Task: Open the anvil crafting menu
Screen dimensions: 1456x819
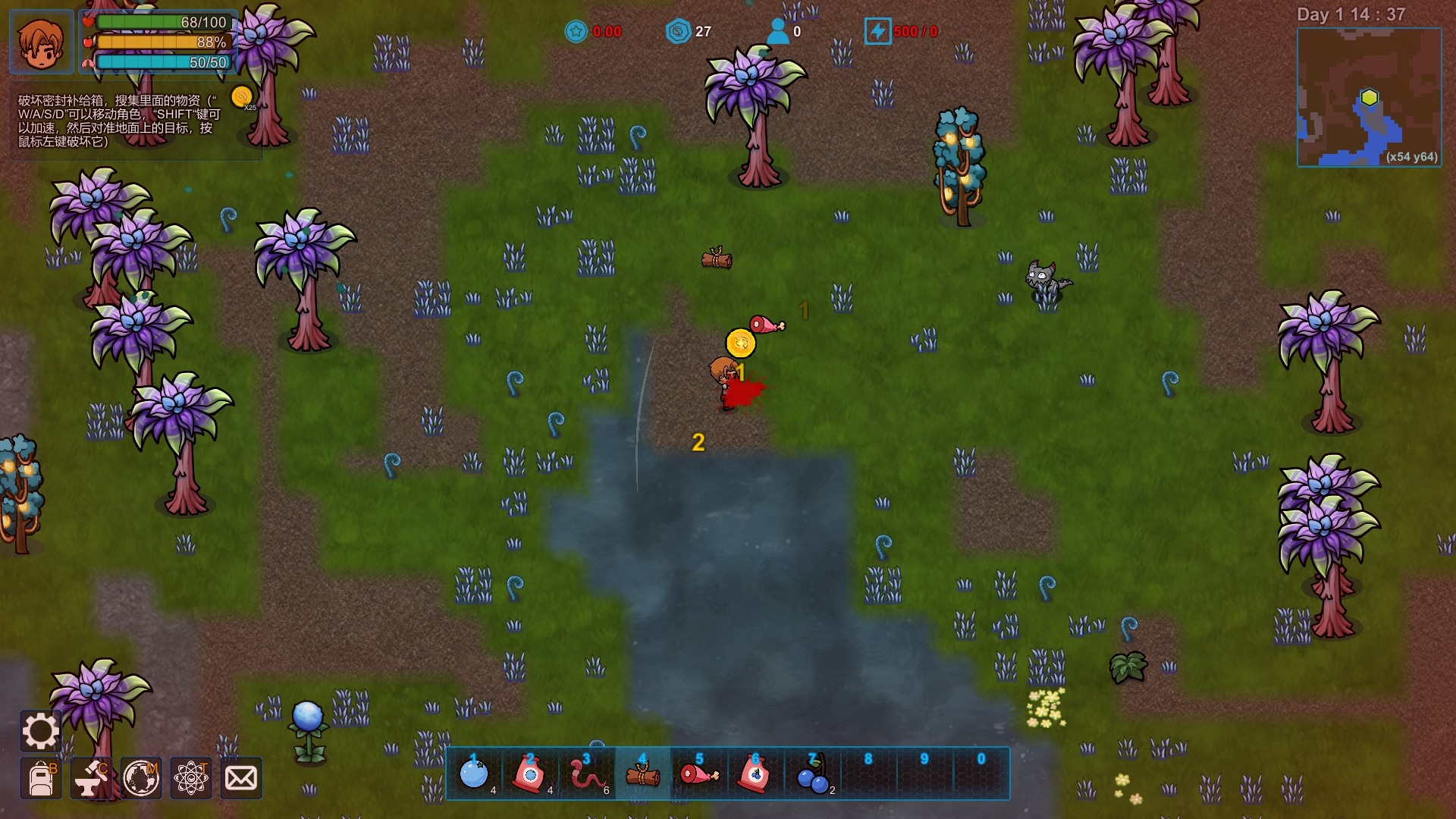Action: click(x=91, y=778)
